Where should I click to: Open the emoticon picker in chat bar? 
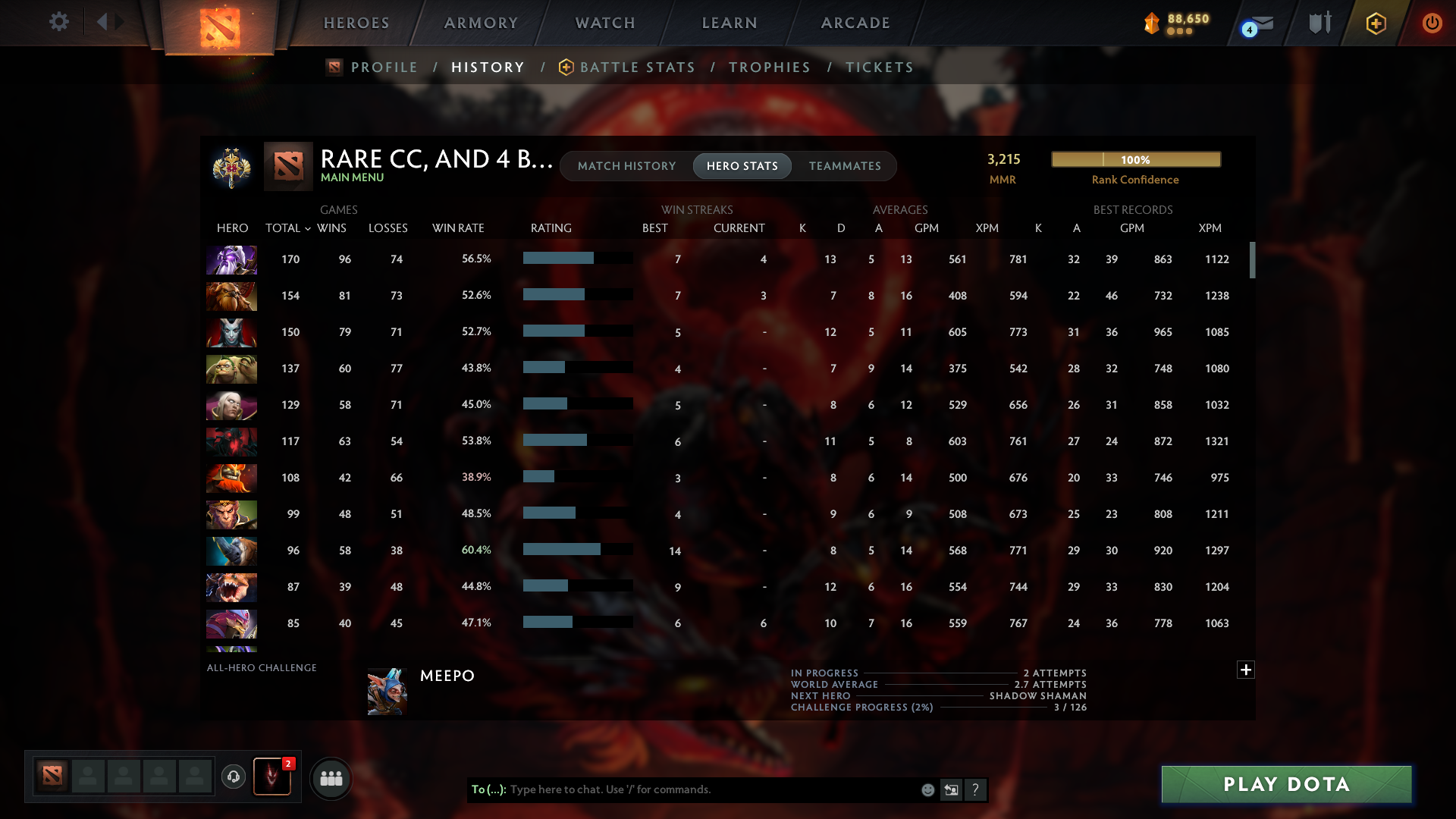927,789
